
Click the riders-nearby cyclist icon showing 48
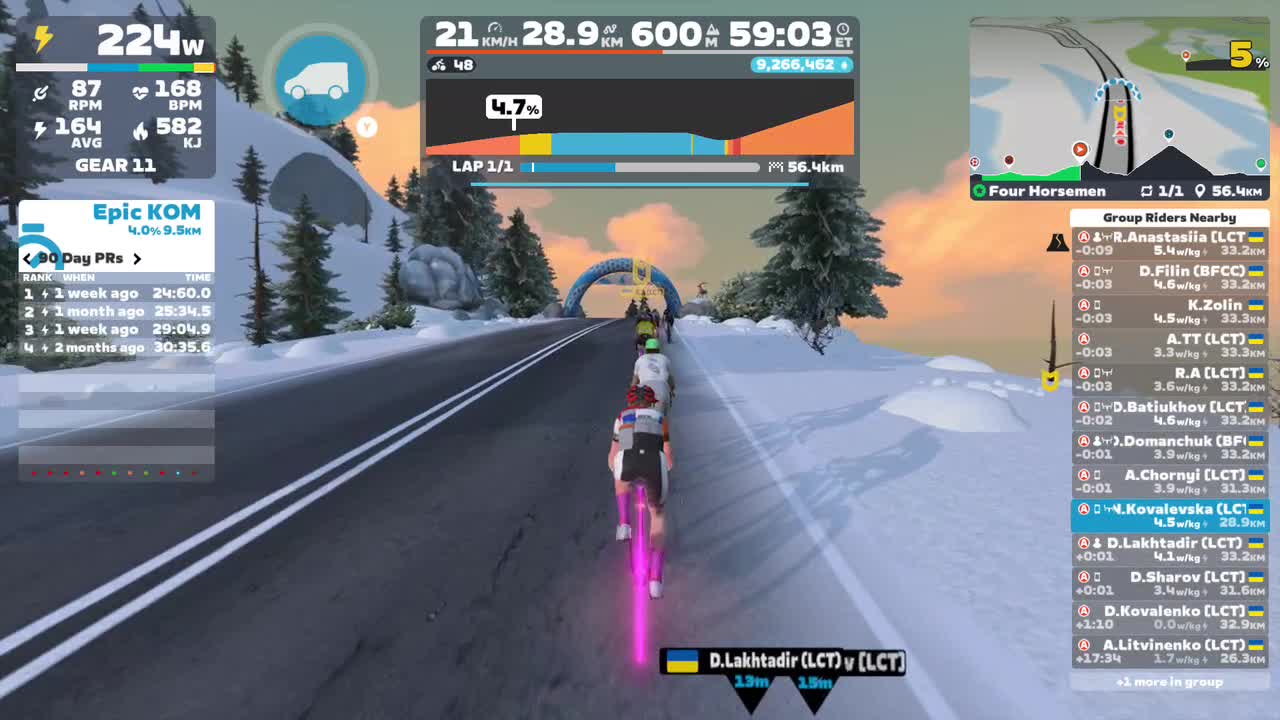437,65
